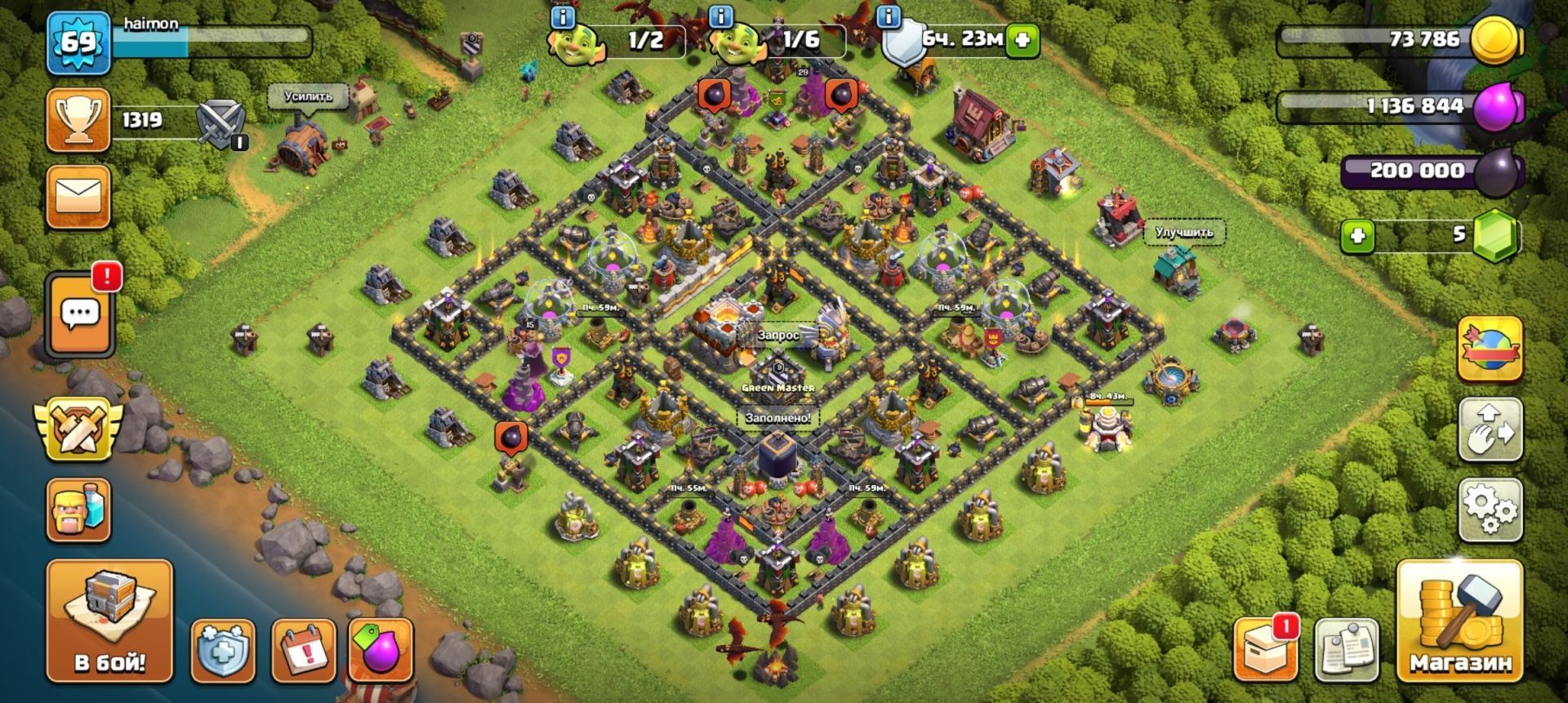Open the mailbox envelope button

pyautogui.click(x=78, y=197)
